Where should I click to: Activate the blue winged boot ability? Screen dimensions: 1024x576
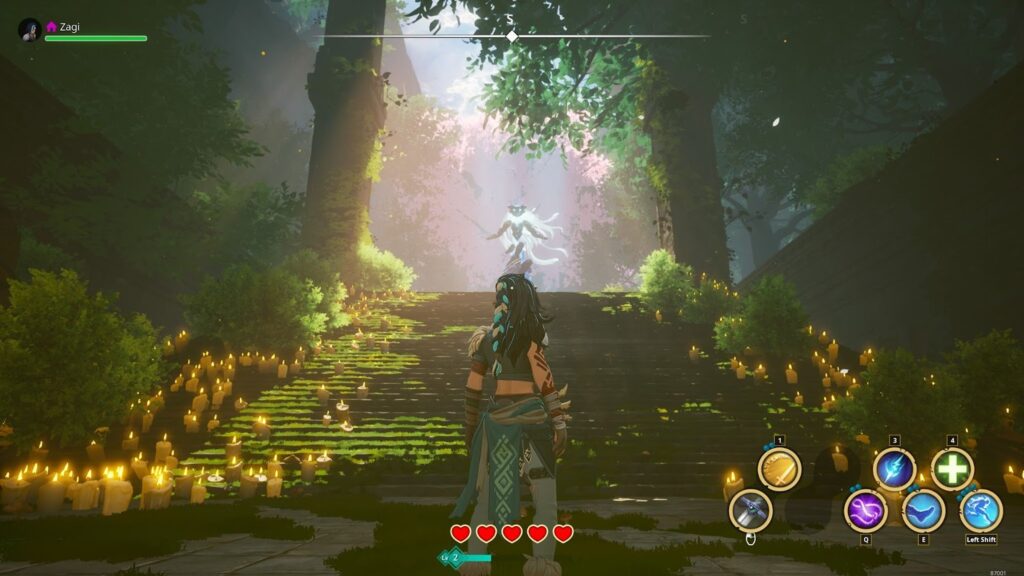point(923,510)
